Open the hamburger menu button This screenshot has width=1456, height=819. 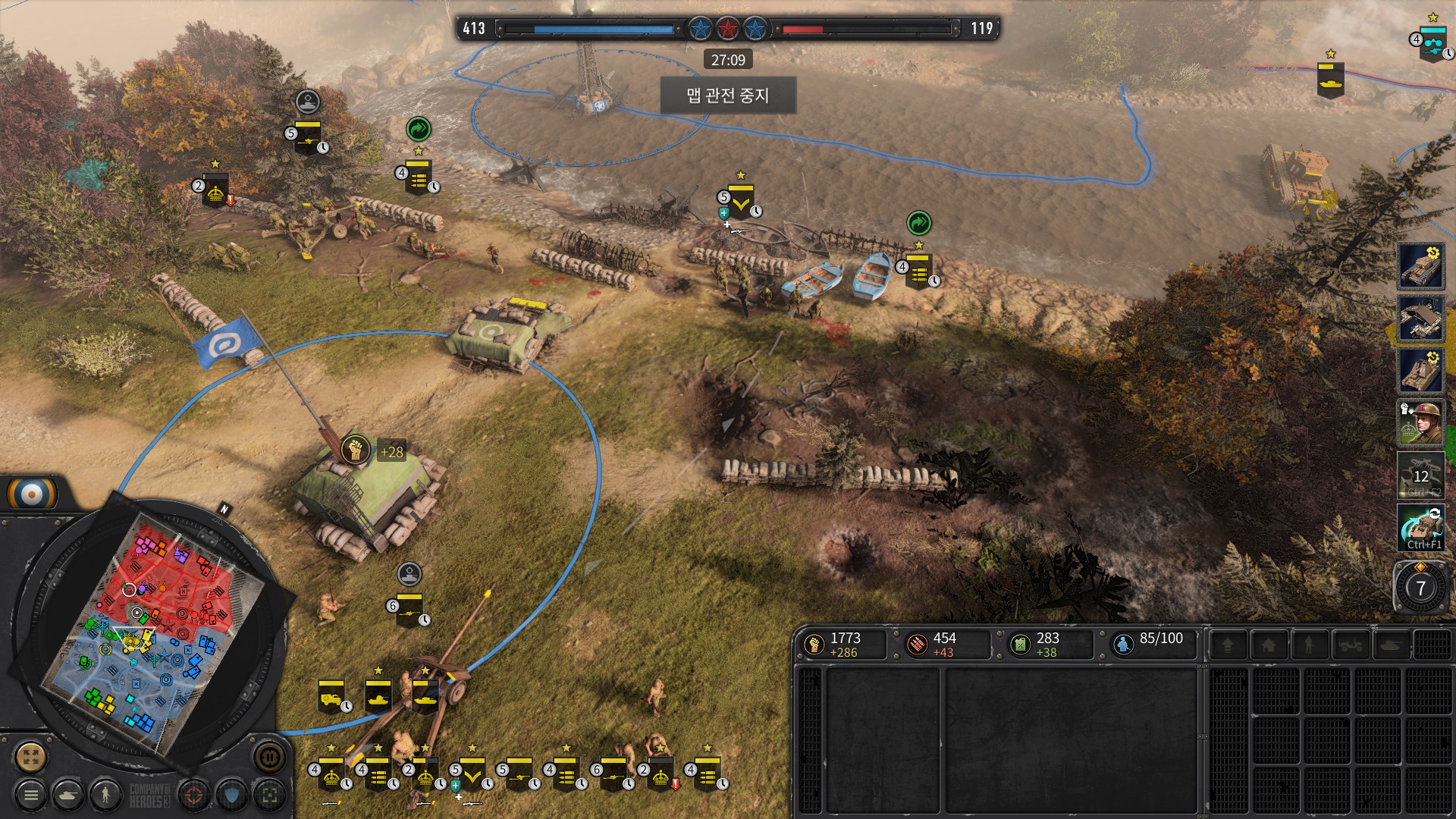31,795
